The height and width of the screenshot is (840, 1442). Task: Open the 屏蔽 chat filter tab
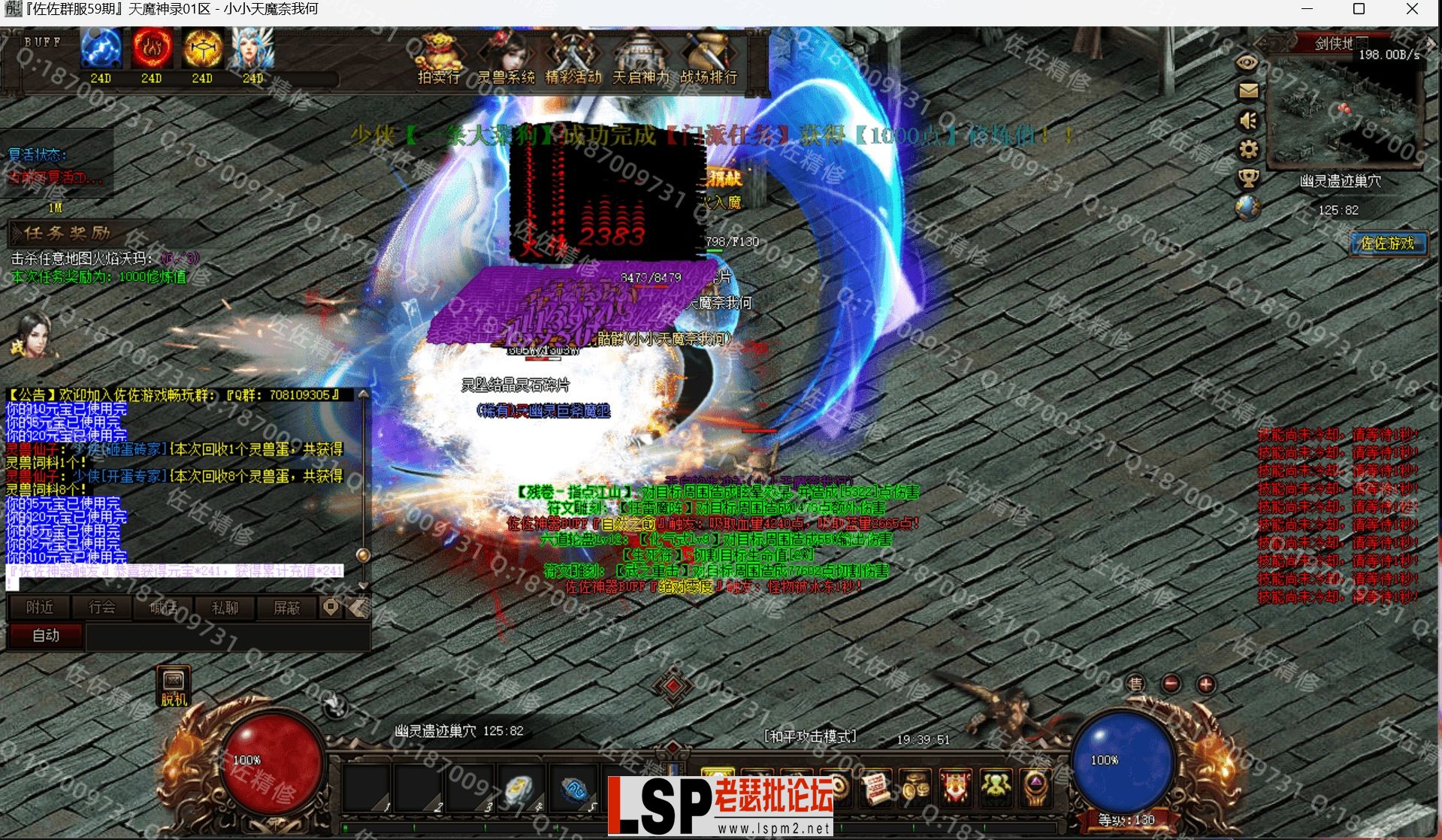(286, 608)
